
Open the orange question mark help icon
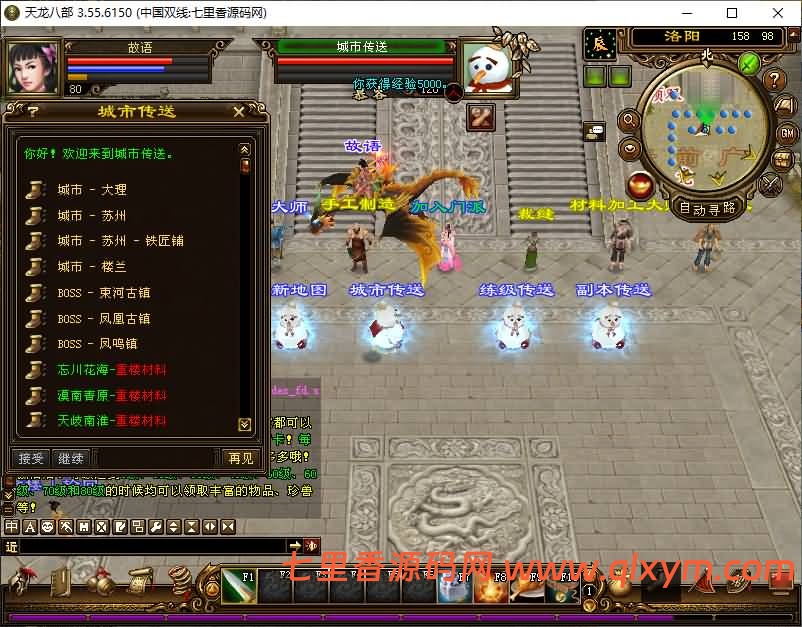(773, 80)
